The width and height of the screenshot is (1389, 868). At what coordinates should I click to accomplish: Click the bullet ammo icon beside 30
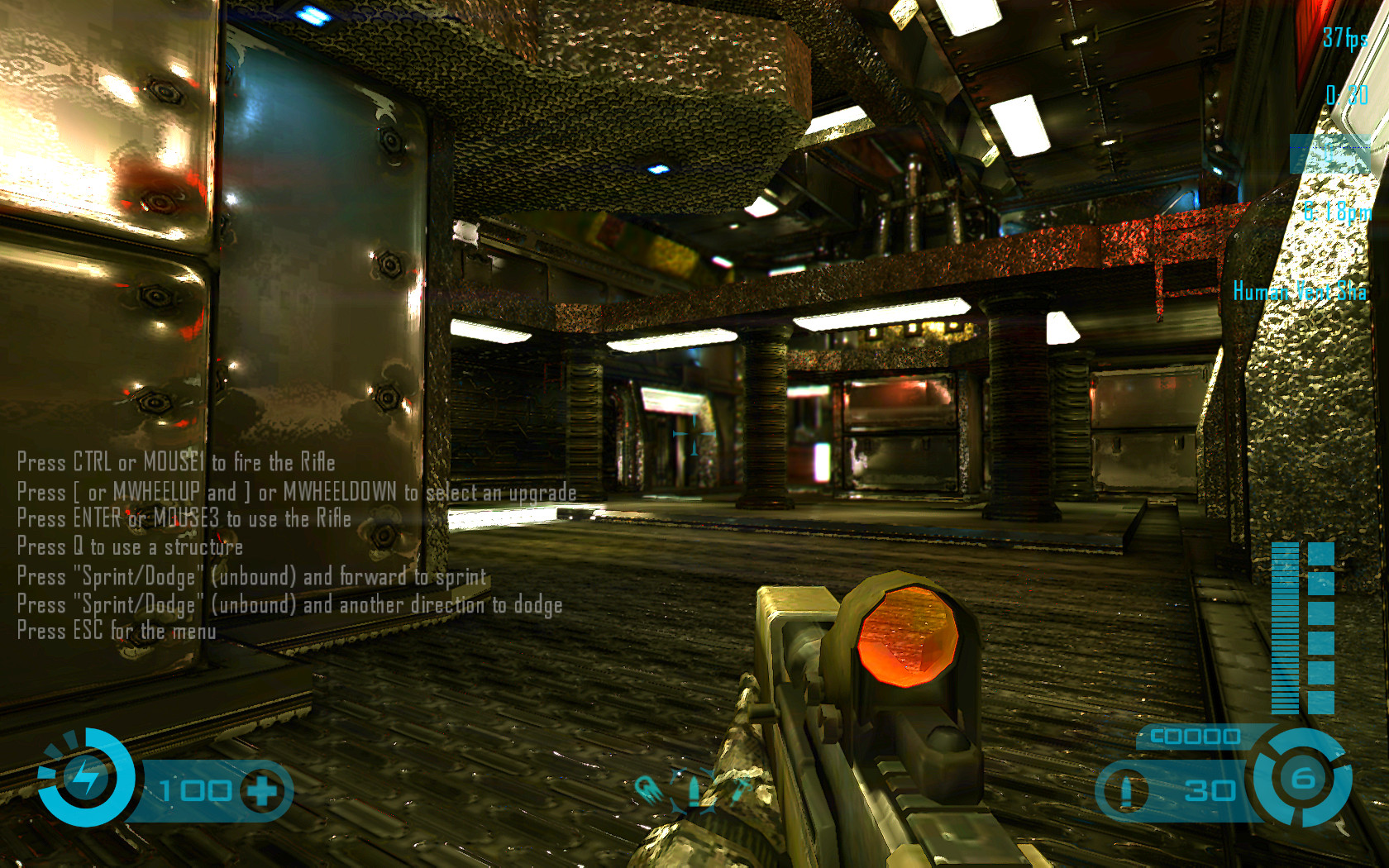coord(1125,791)
